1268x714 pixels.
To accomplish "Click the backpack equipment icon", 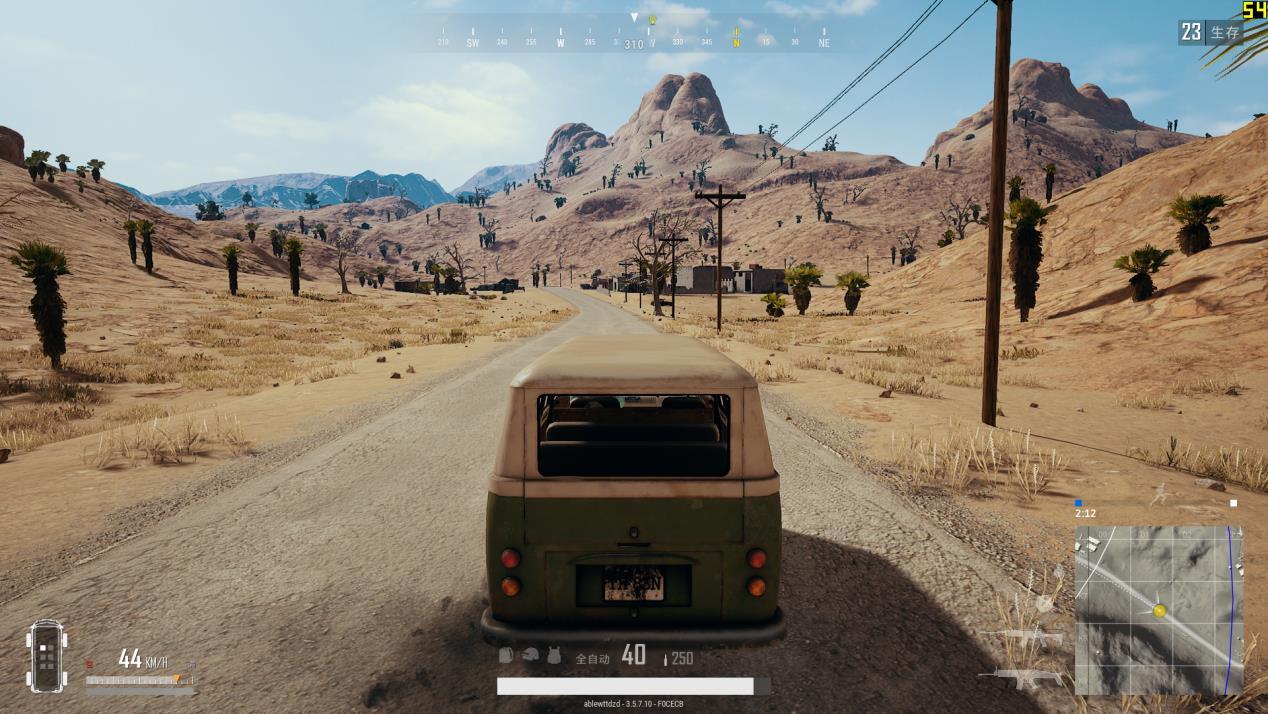I will tap(506, 655).
